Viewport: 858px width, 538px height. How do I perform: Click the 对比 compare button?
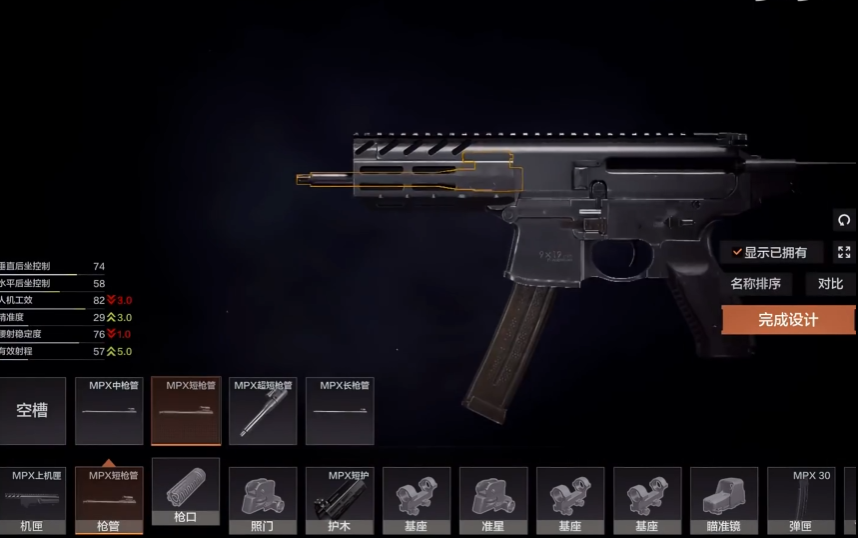point(830,284)
